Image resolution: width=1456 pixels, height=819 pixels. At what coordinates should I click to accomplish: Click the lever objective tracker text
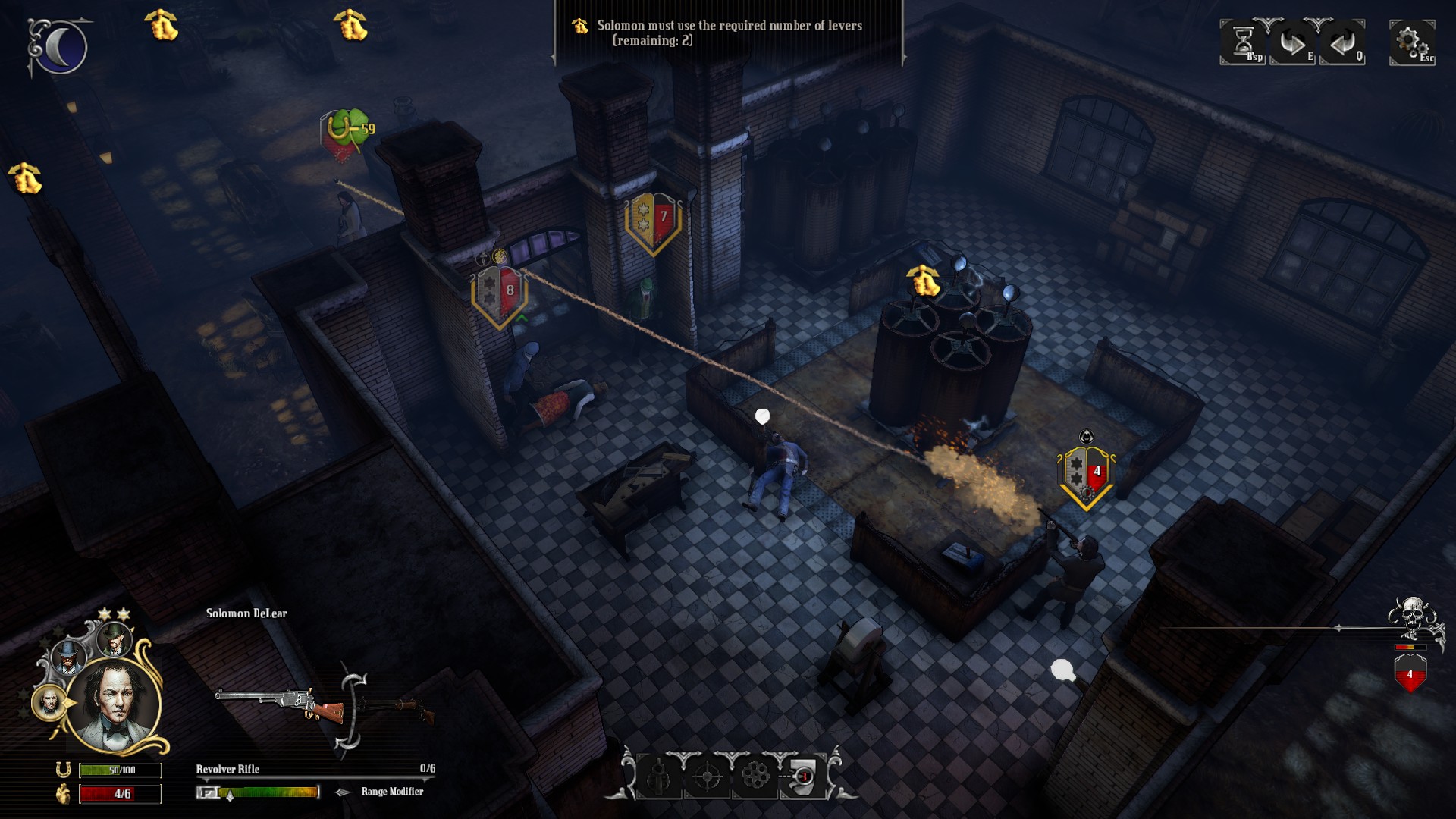(x=729, y=33)
